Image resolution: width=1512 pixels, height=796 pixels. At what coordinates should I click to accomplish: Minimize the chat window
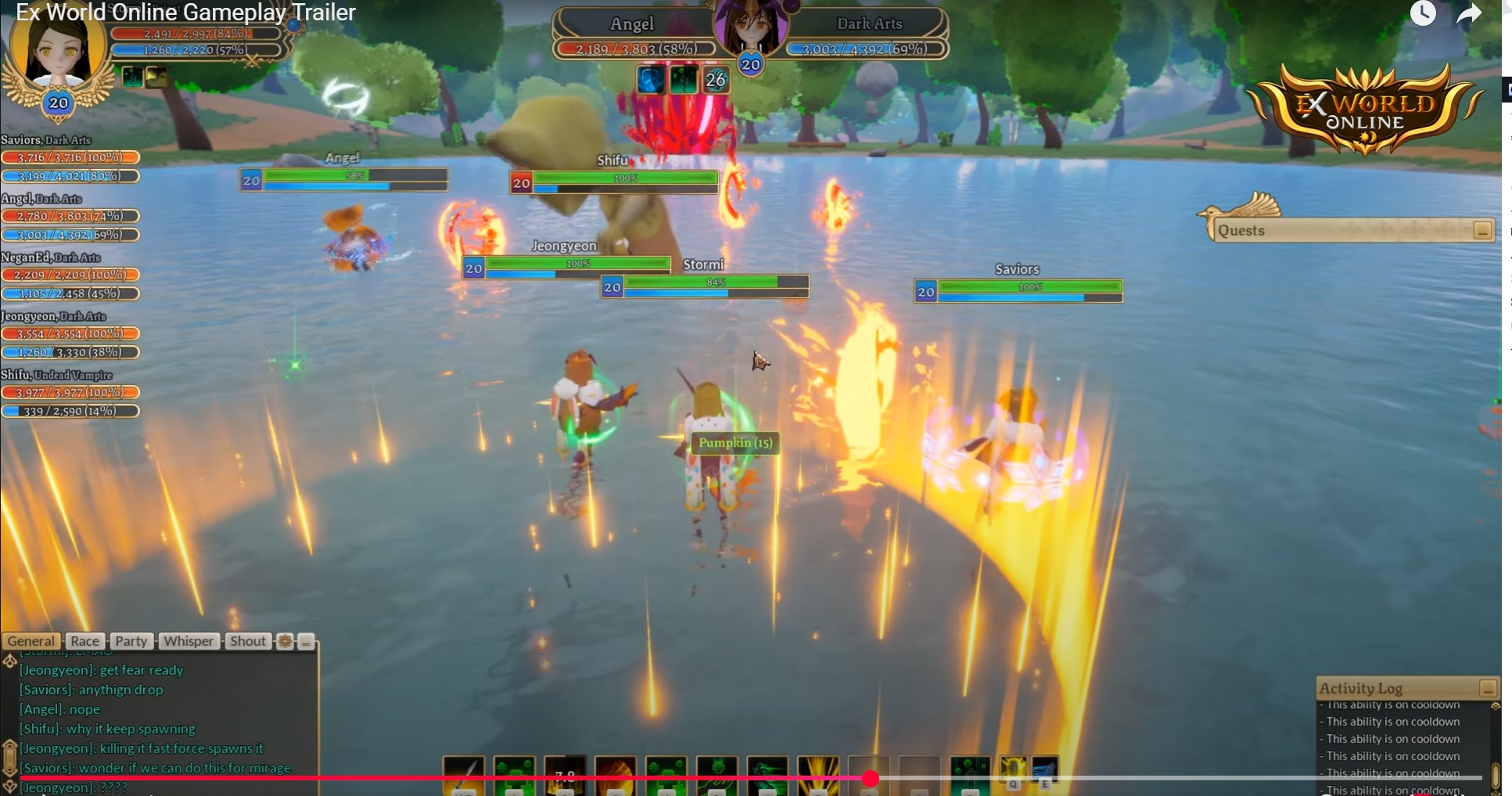pos(305,642)
